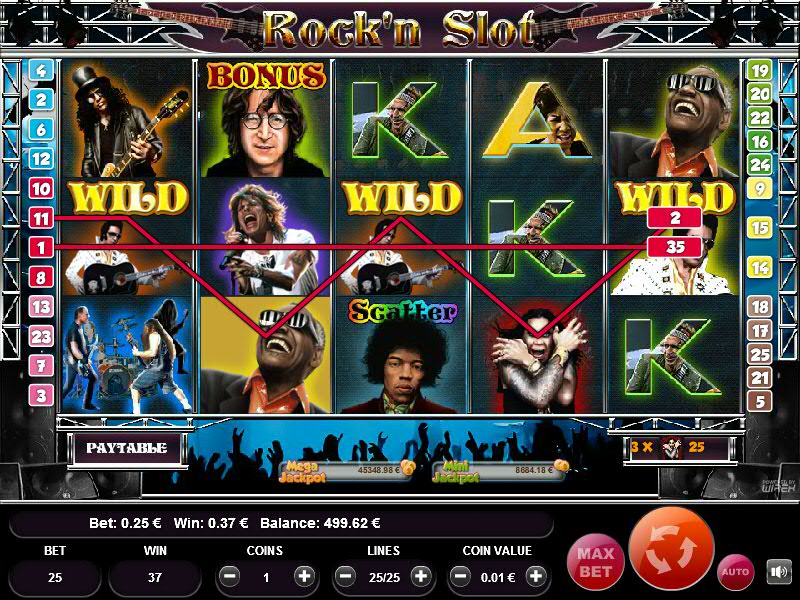Toggle the sound speaker icon

(x=778, y=572)
